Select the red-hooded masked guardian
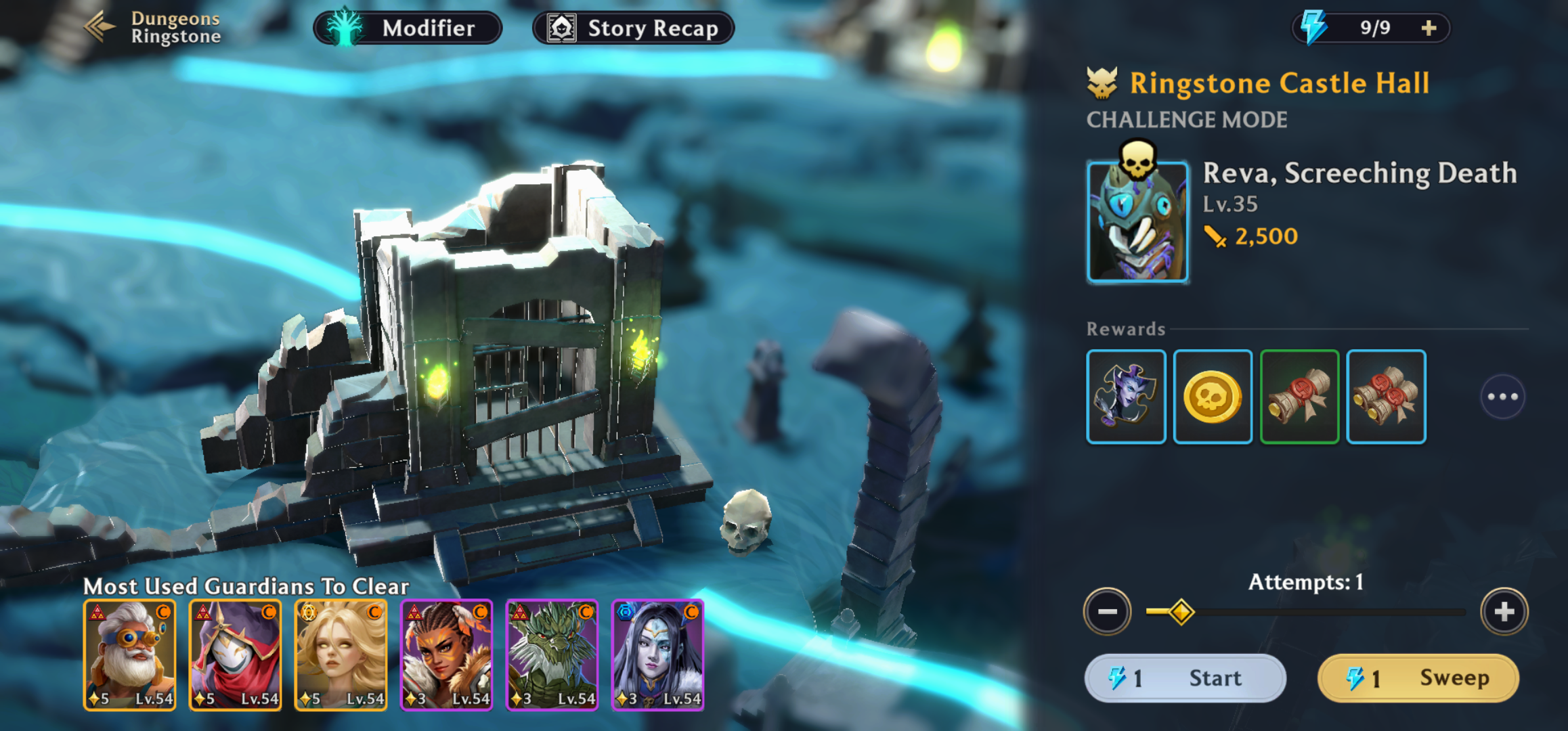The height and width of the screenshot is (731, 1568). 235,655
